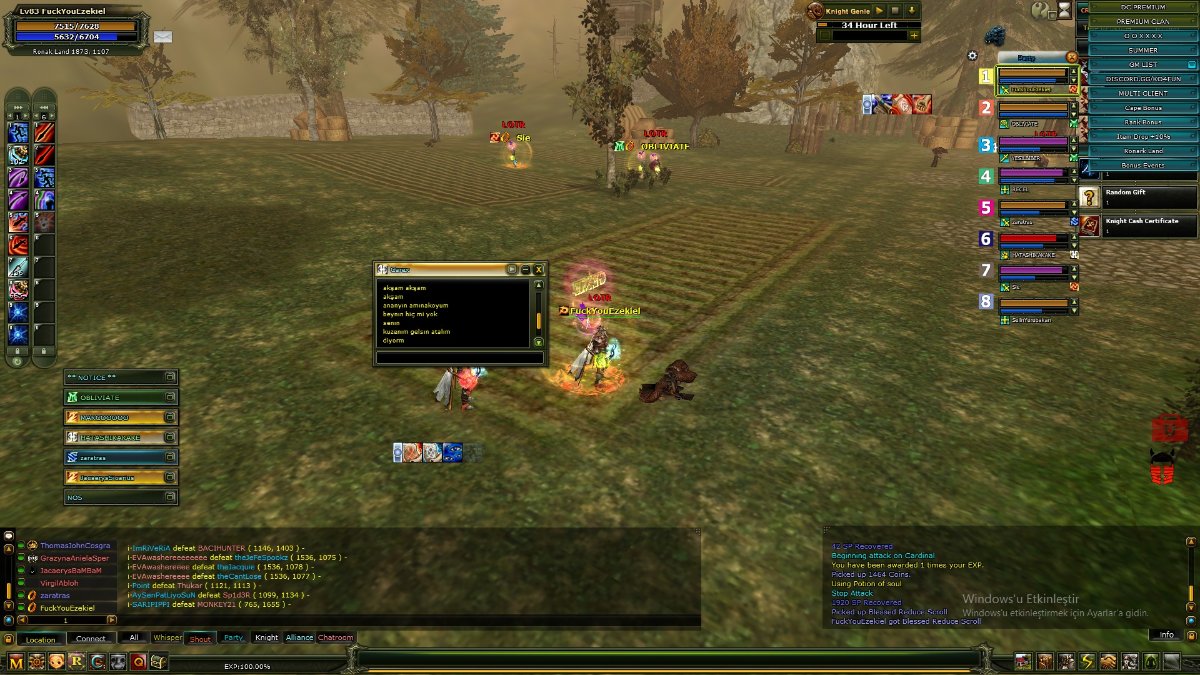Switch to the Chatroom tab
Viewport: 1200px width, 675px height.
tap(335, 638)
